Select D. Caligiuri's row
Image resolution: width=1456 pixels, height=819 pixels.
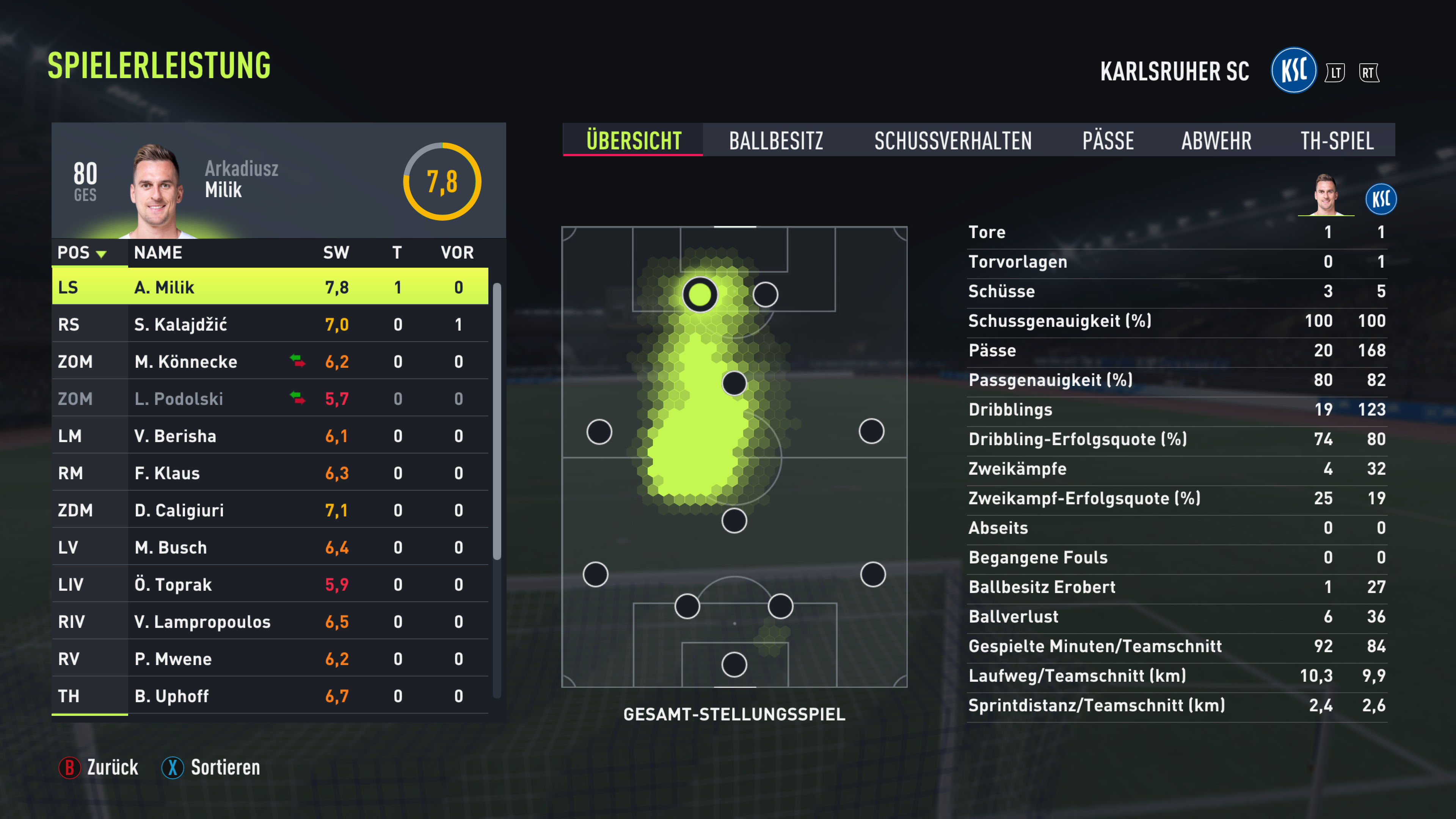point(270,510)
